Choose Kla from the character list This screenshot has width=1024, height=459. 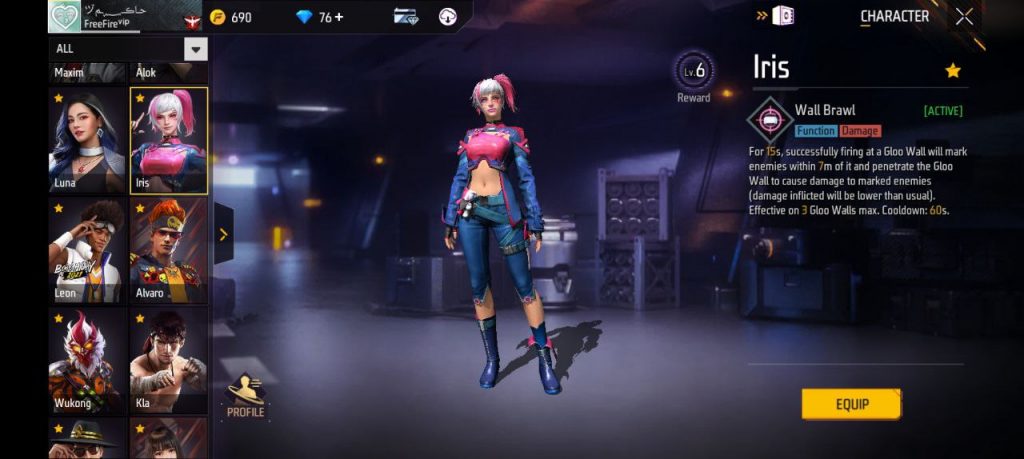[x=169, y=359]
